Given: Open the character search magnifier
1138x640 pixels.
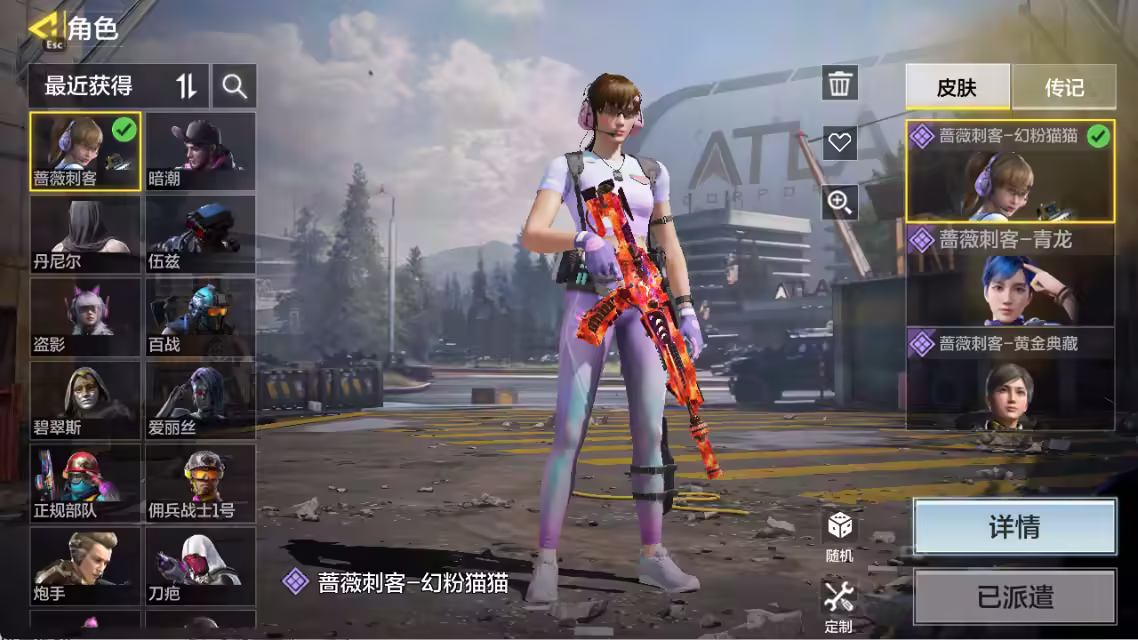Looking at the screenshot, I should tap(235, 87).
